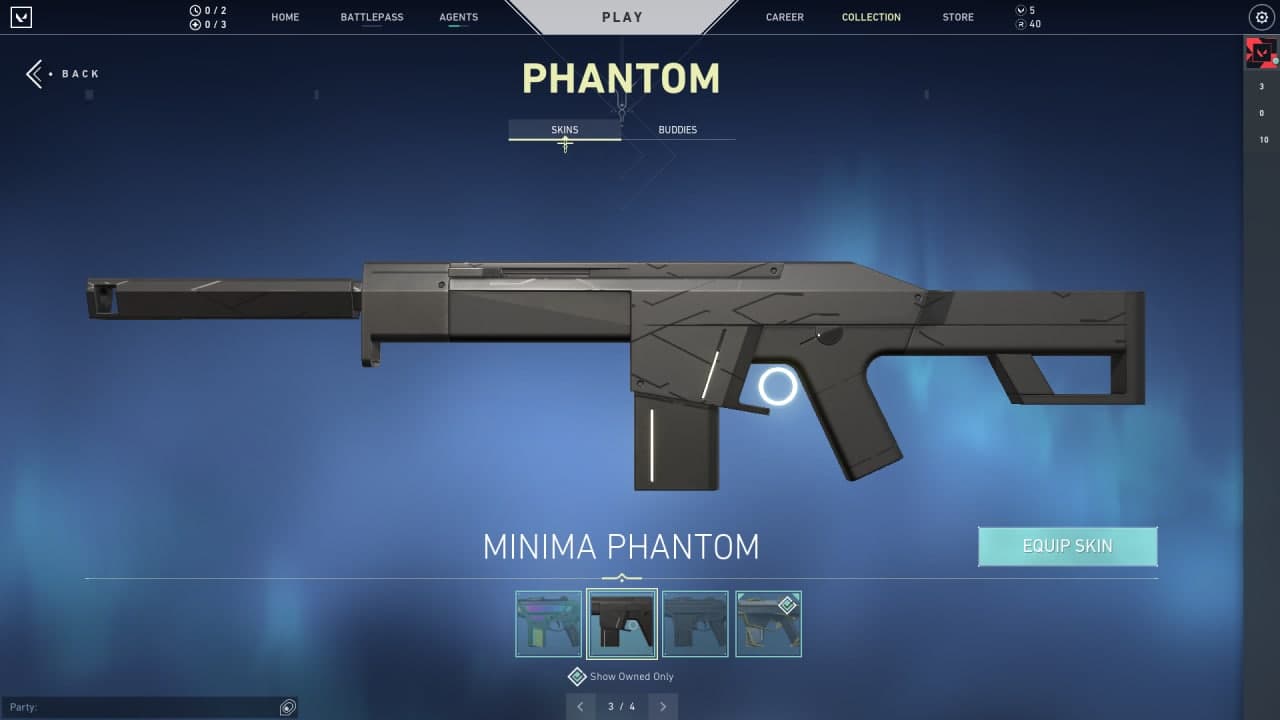This screenshot has width=1280, height=720.
Task: Click the Valorant logo icon
Action: [22, 17]
